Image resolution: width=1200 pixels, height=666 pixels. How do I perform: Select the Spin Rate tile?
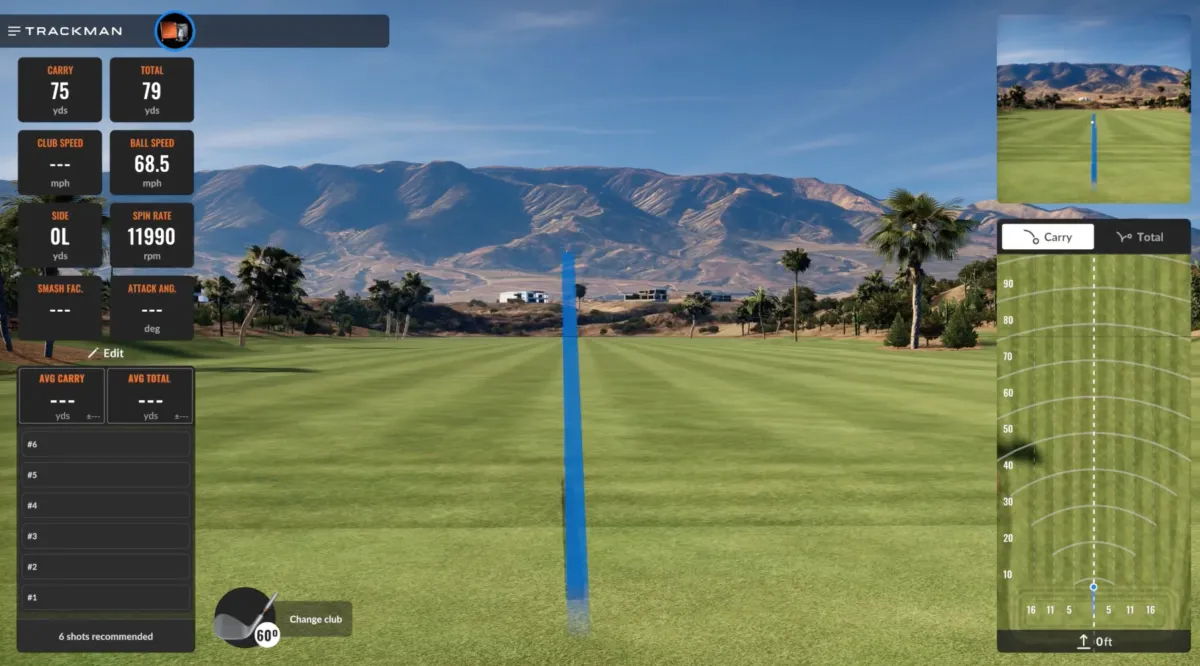[152, 235]
